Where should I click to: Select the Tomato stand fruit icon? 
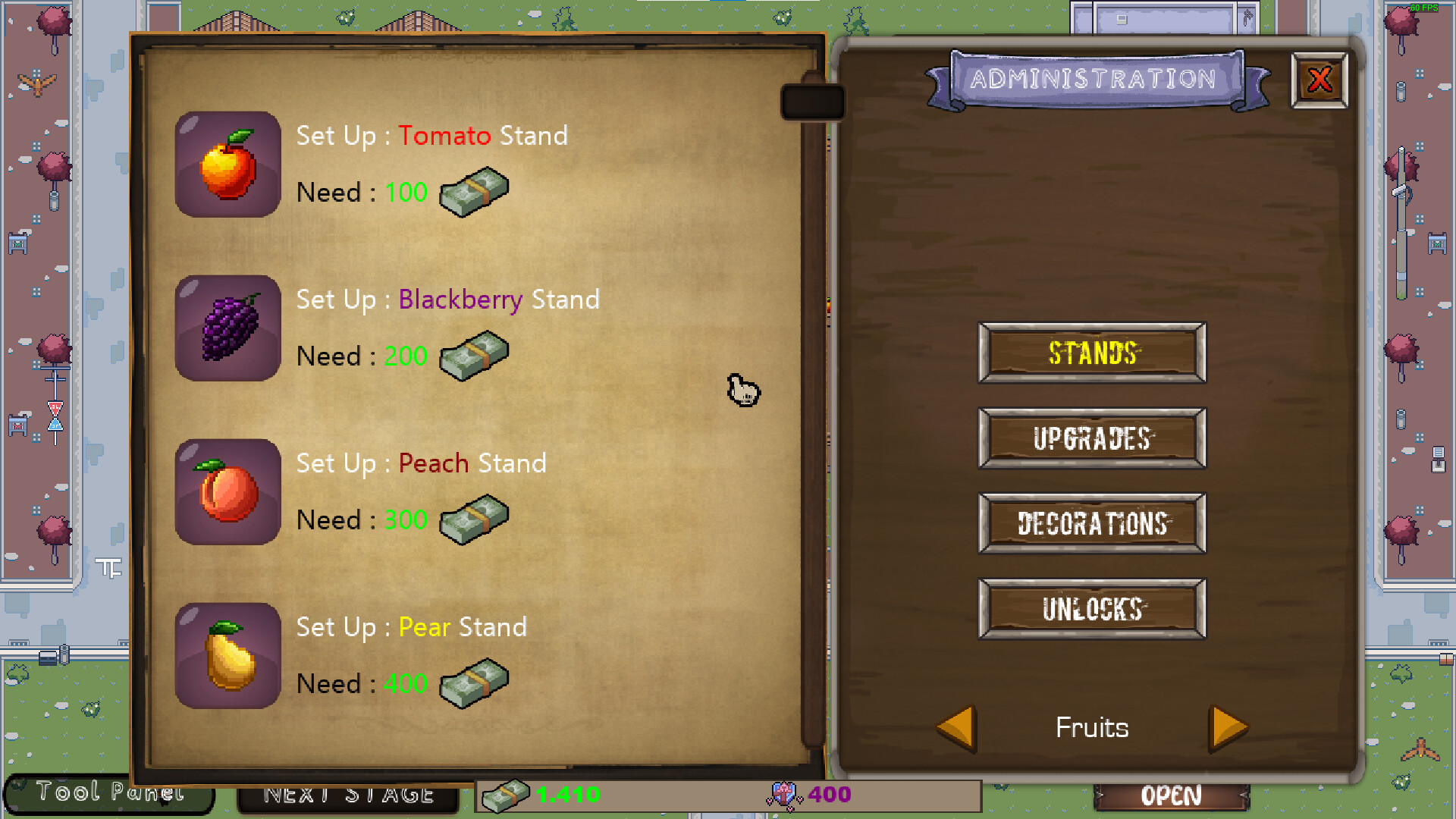click(x=227, y=163)
